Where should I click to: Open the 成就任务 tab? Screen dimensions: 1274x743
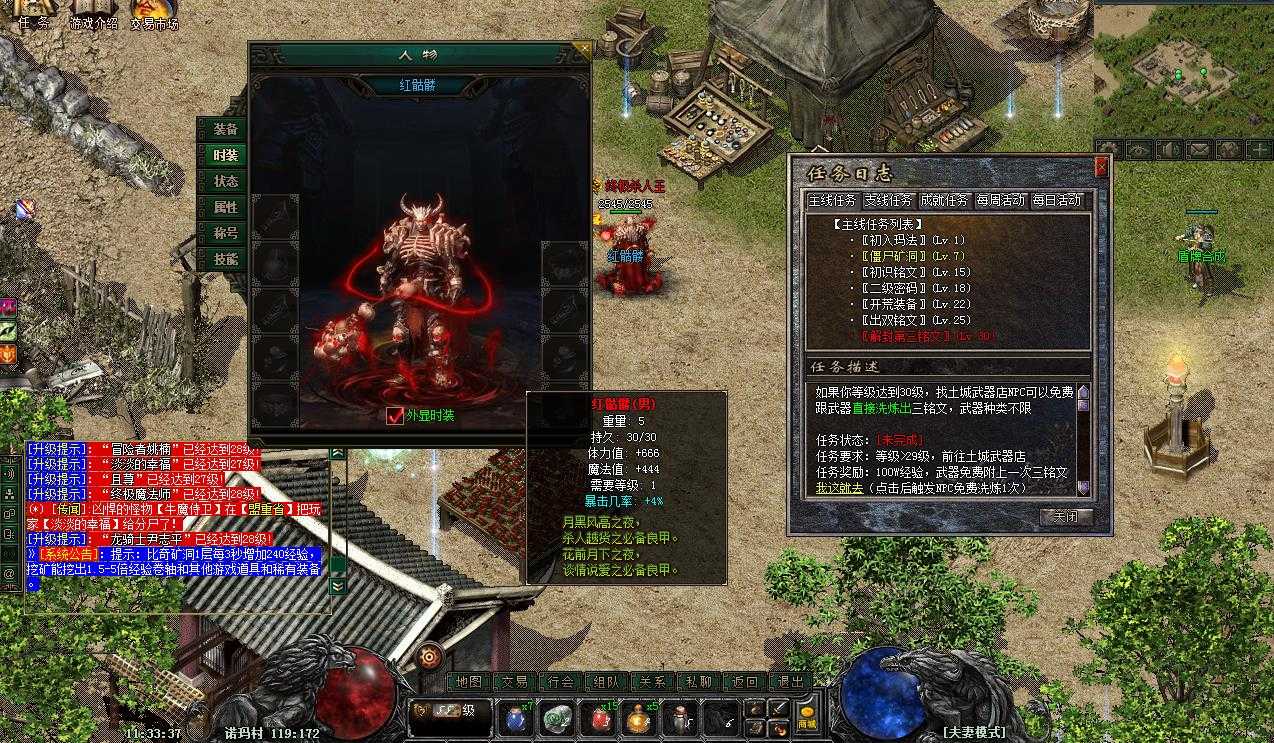click(x=944, y=200)
